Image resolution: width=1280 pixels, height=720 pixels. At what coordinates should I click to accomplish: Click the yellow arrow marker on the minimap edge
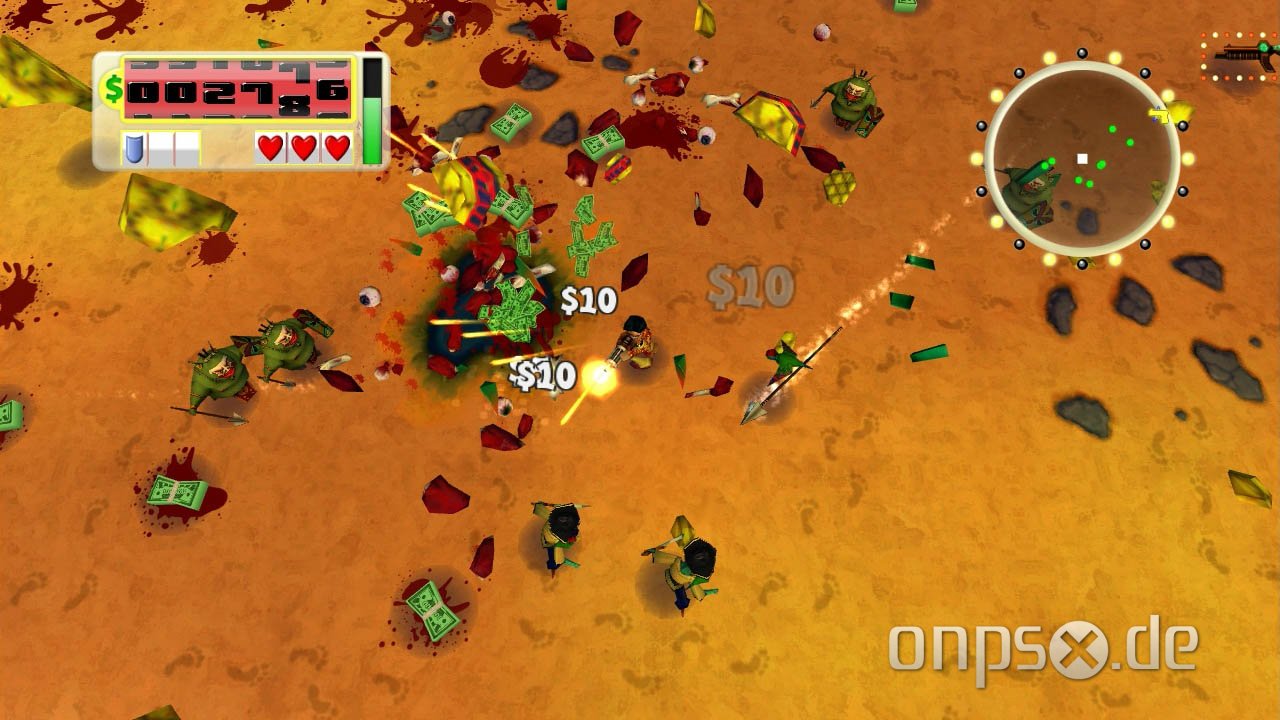(x=1158, y=113)
